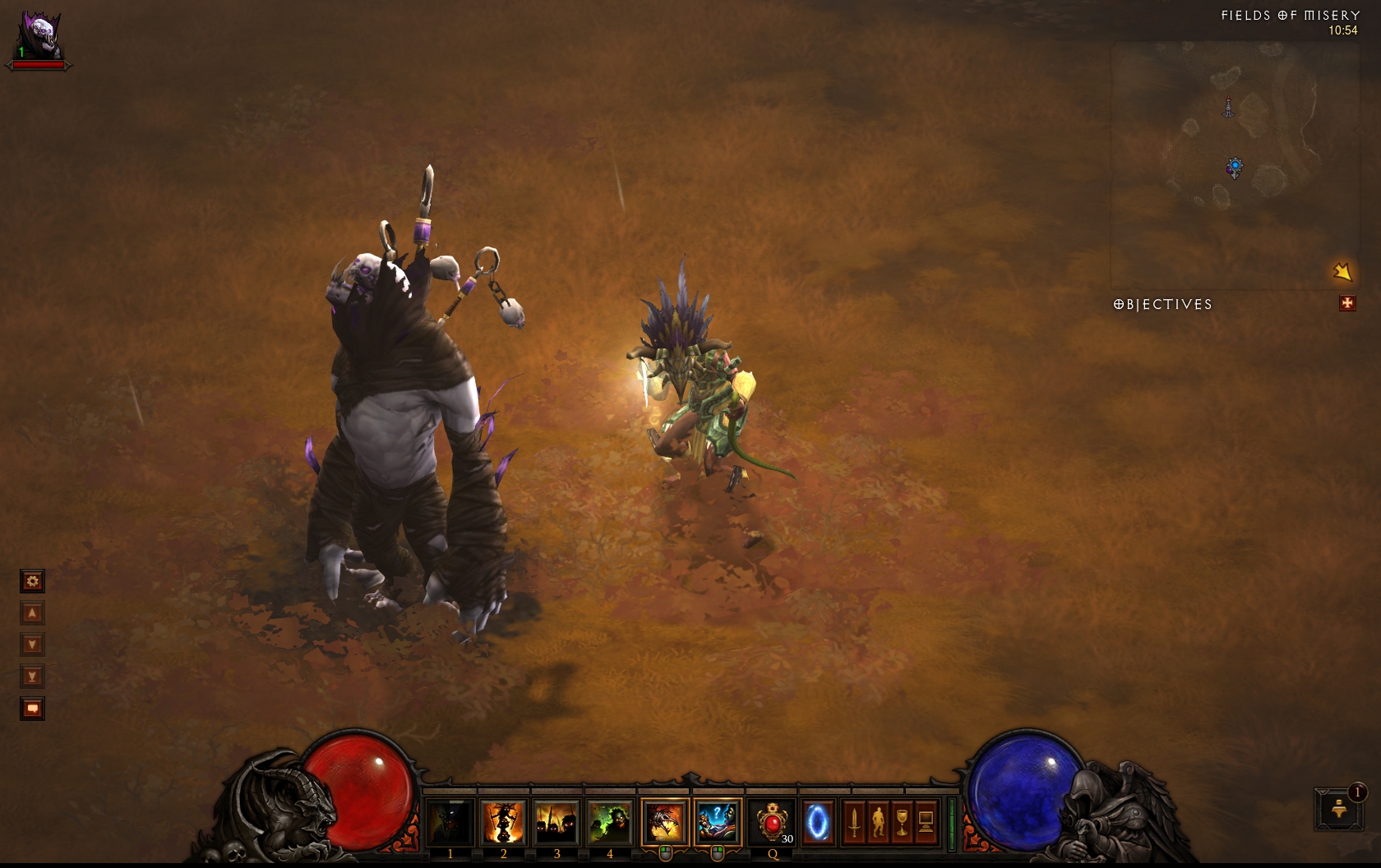Expand the Objectives tracker with red button

coord(1347,304)
